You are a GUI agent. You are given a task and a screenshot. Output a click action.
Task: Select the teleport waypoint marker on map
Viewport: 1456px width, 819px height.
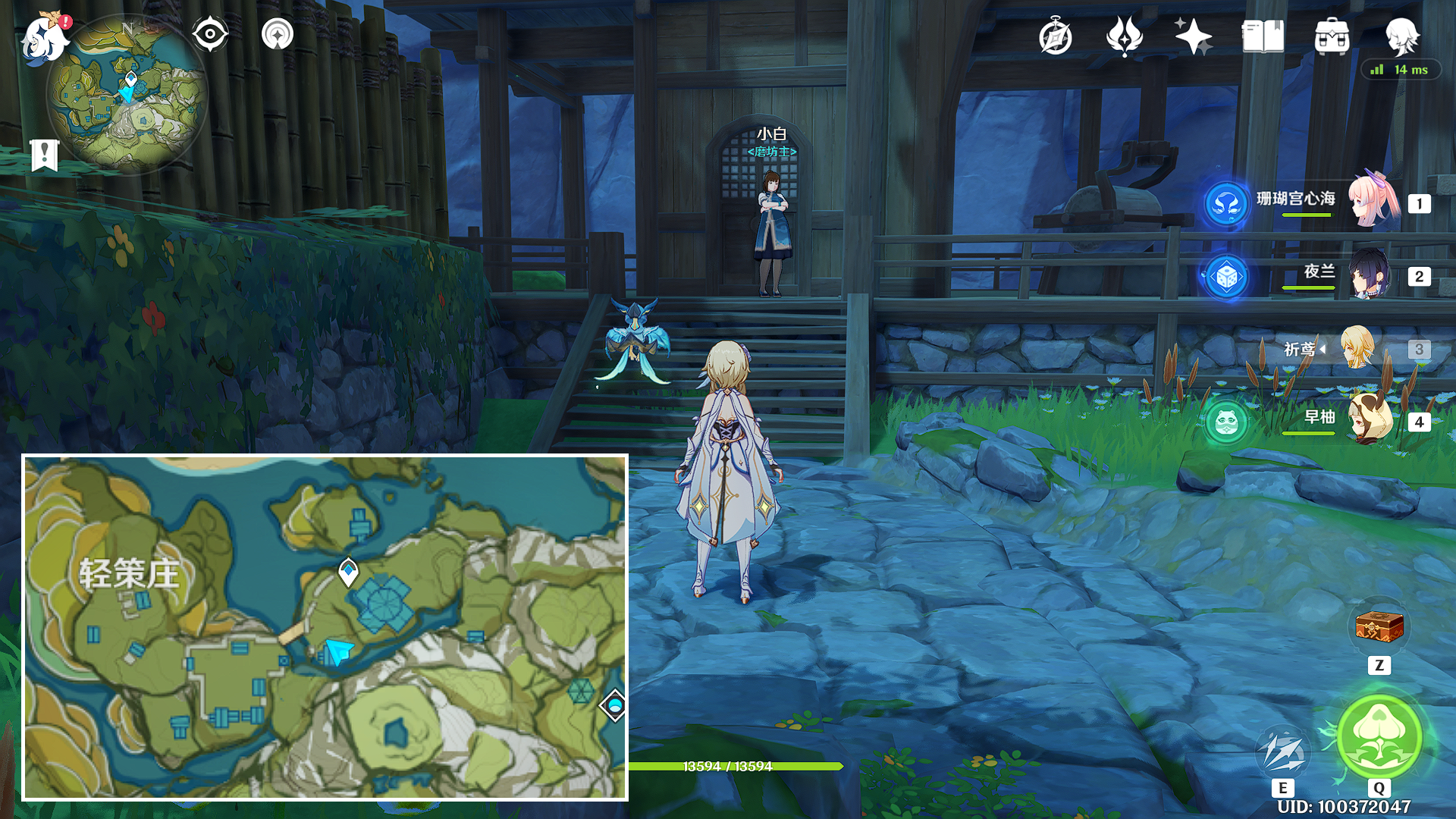click(348, 571)
